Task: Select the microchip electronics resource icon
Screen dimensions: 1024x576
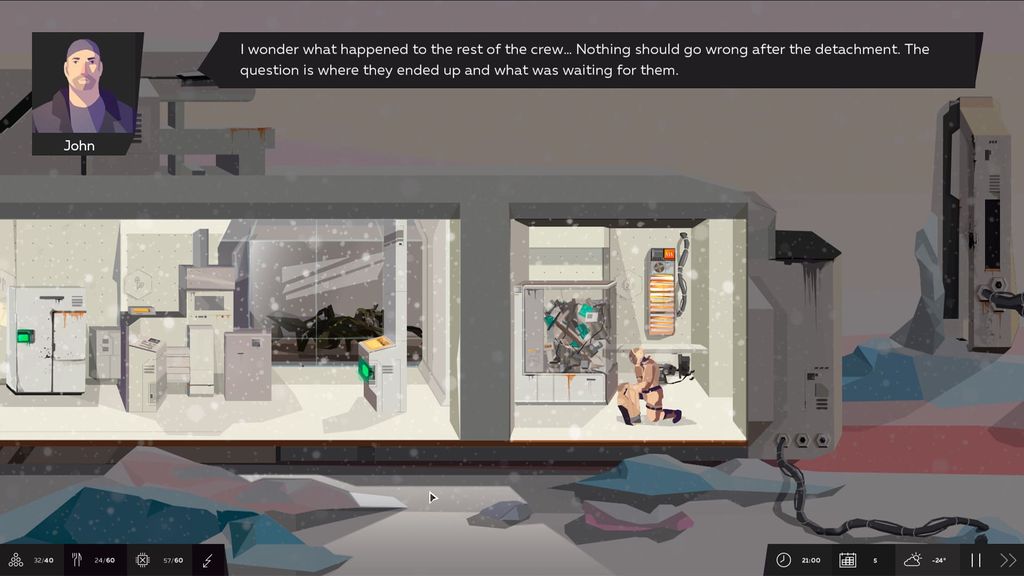Action: (x=142, y=560)
